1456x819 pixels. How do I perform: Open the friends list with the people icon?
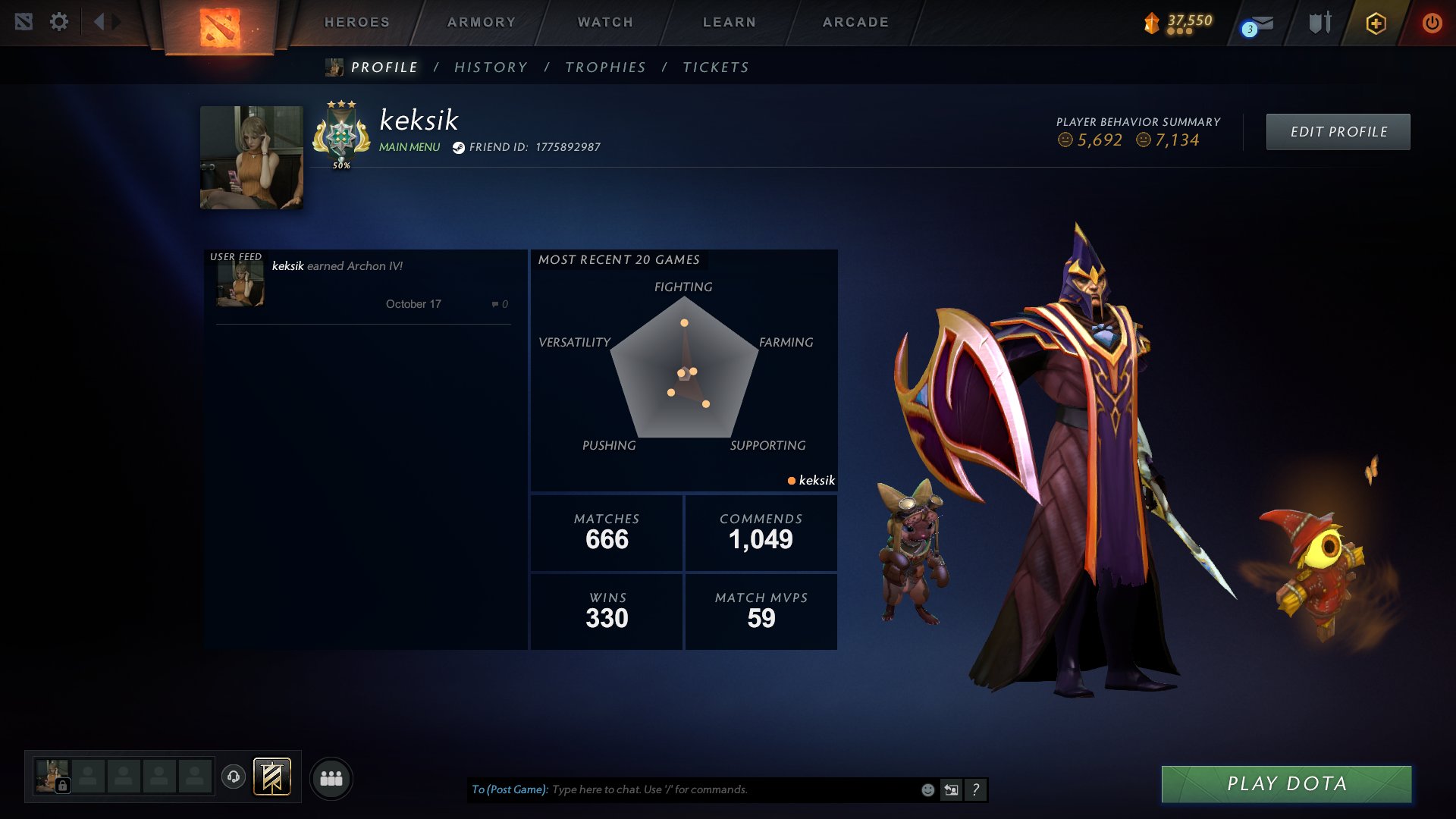click(x=331, y=777)
